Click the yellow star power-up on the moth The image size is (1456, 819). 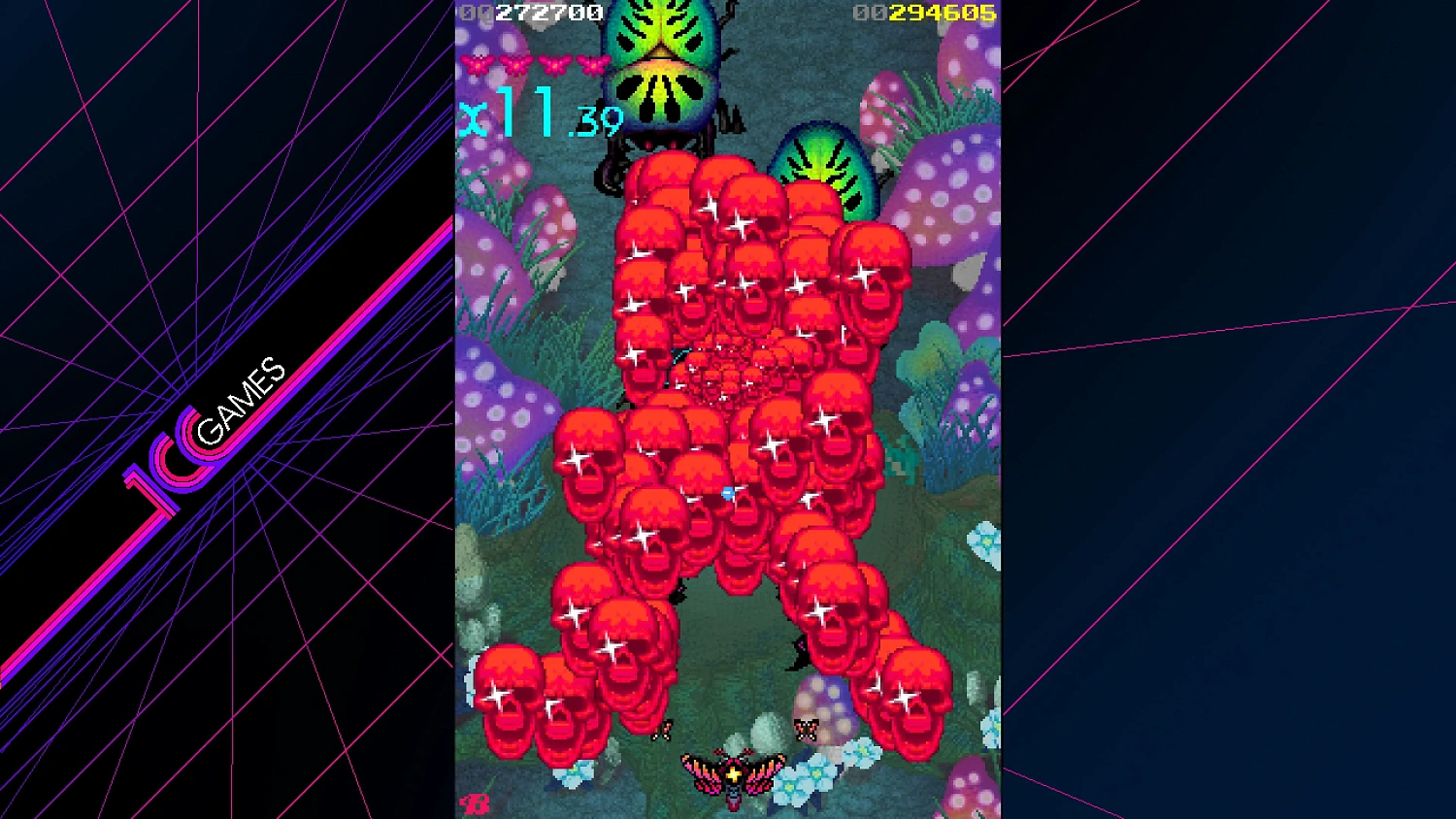click(735, 773)
